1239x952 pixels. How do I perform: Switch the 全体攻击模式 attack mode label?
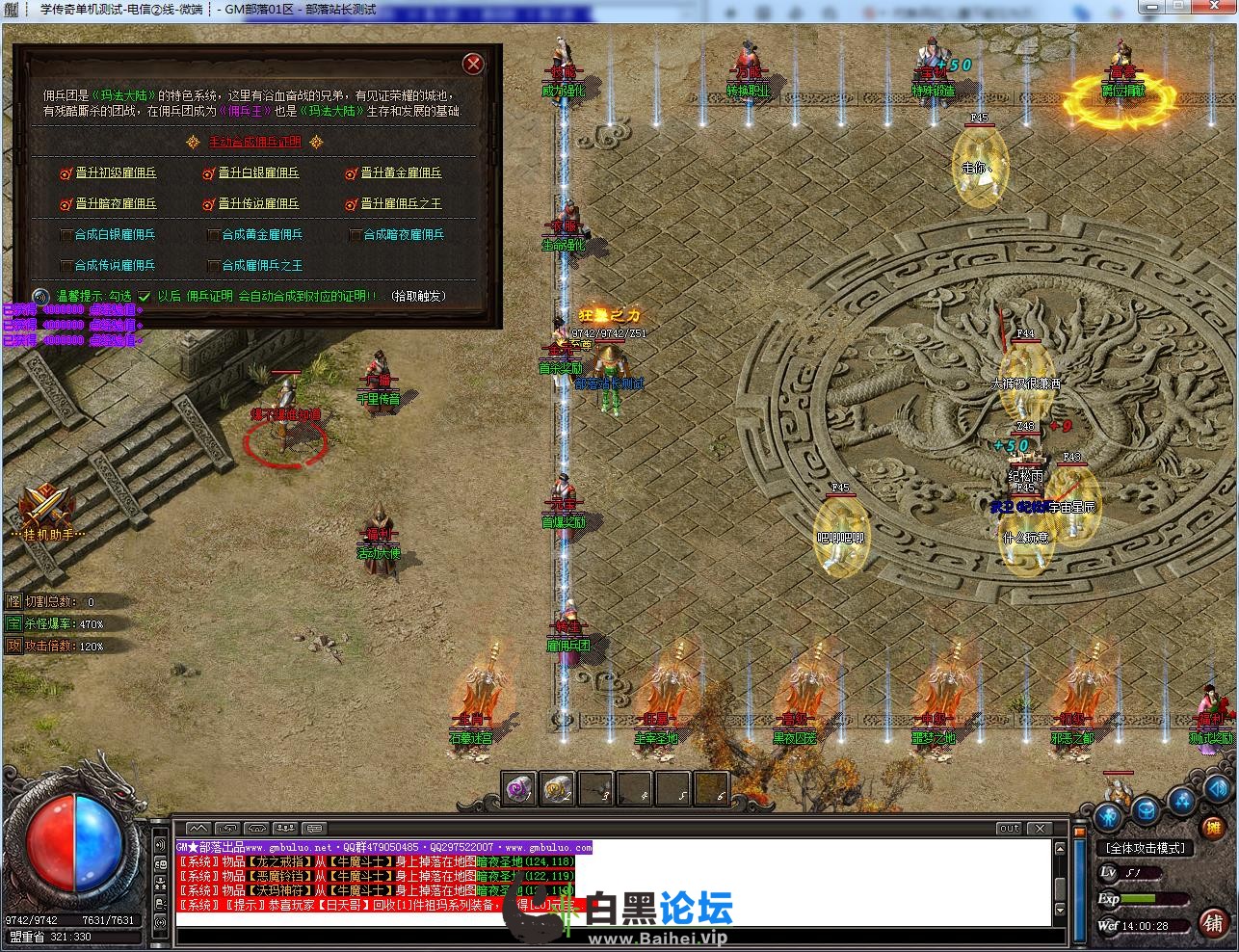(x=1147, y=849)
